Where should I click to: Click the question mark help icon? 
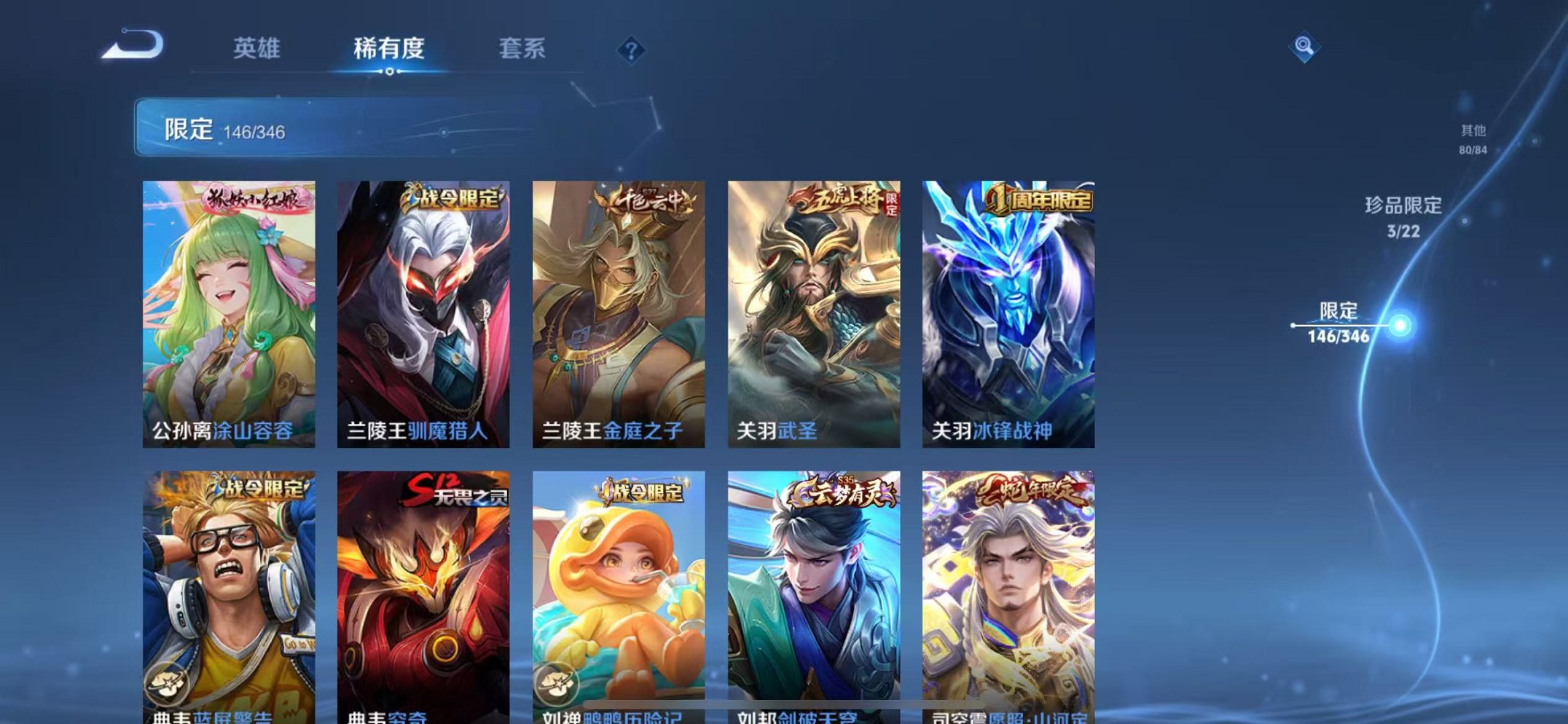coord(632,50)
